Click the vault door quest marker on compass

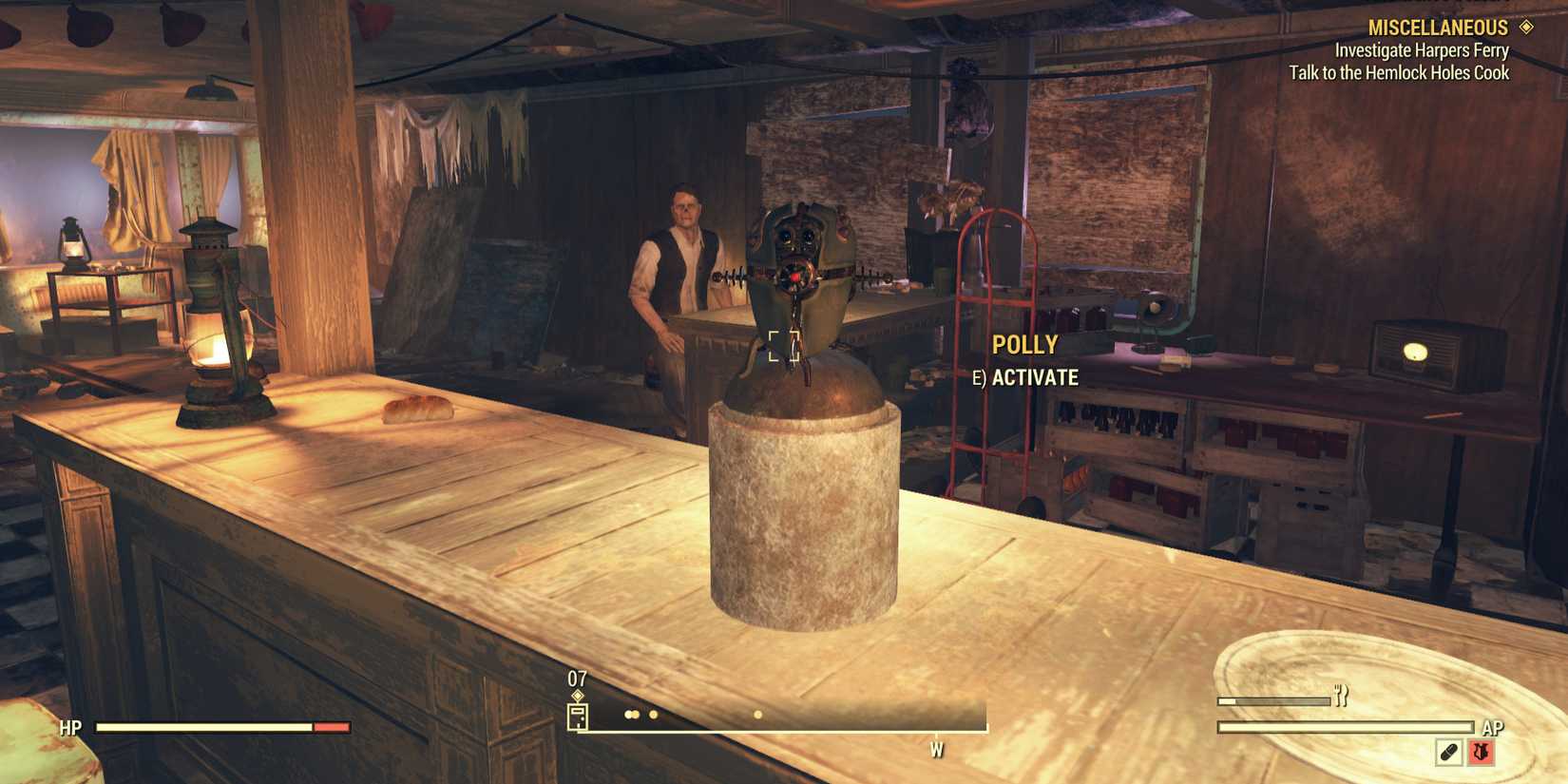[578, 717]
